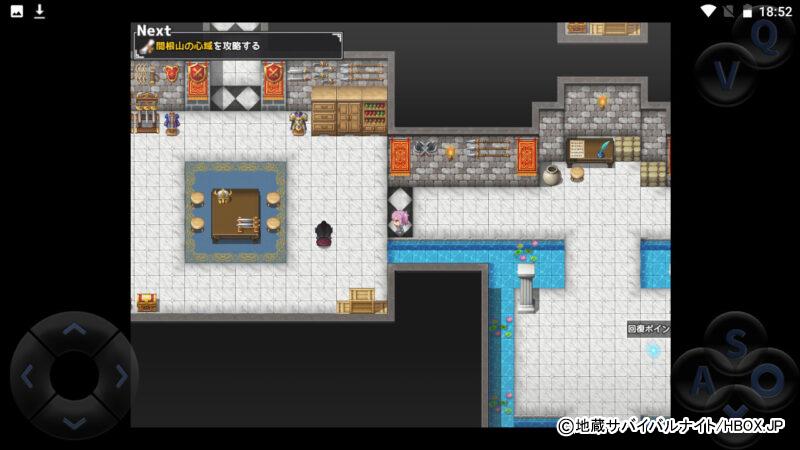800x450 pixels.
Task: Select the Next quest objective tracker
Action: tap(238, 41)
